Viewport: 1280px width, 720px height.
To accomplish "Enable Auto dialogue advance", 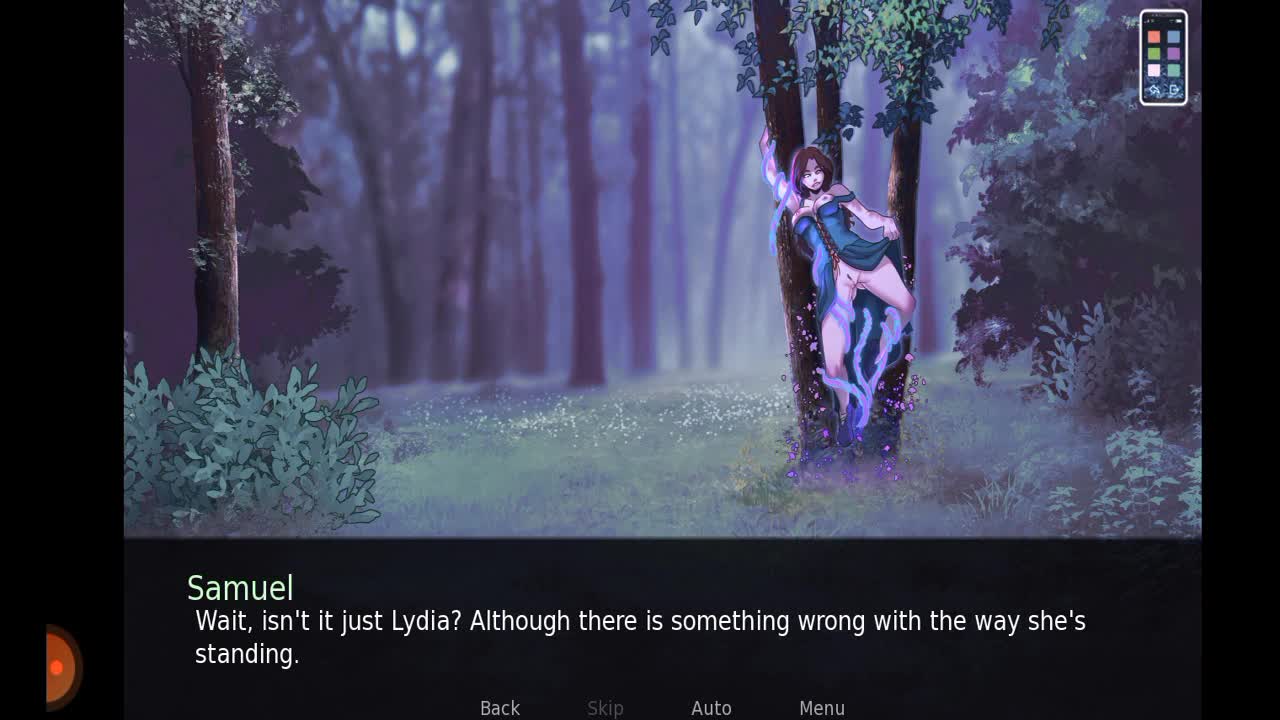I will [x=711, y=708].
